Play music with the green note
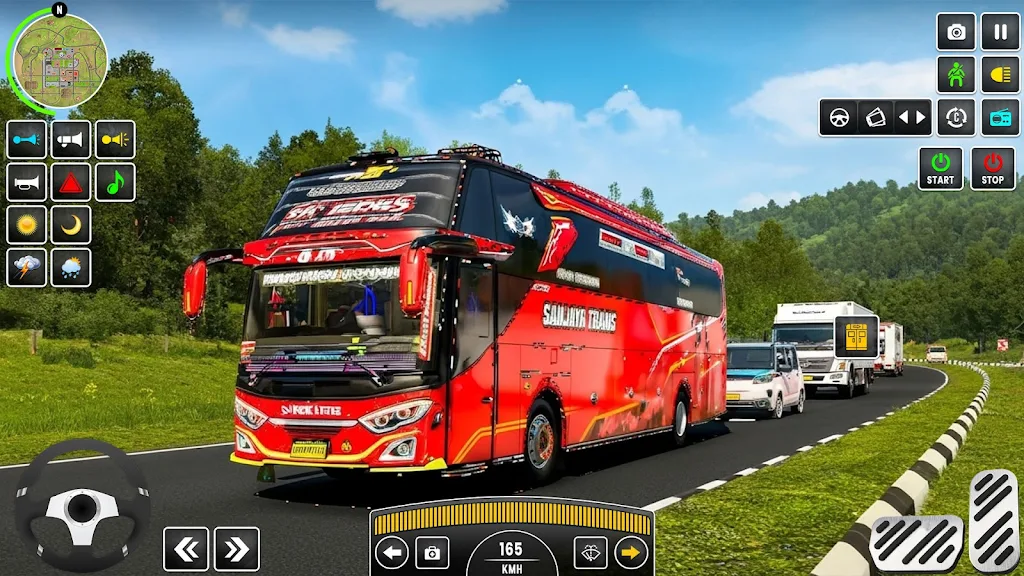Image resolution: width=1024 pixels, height=576 pixels. pyautogui.click(x=115, y=182)
